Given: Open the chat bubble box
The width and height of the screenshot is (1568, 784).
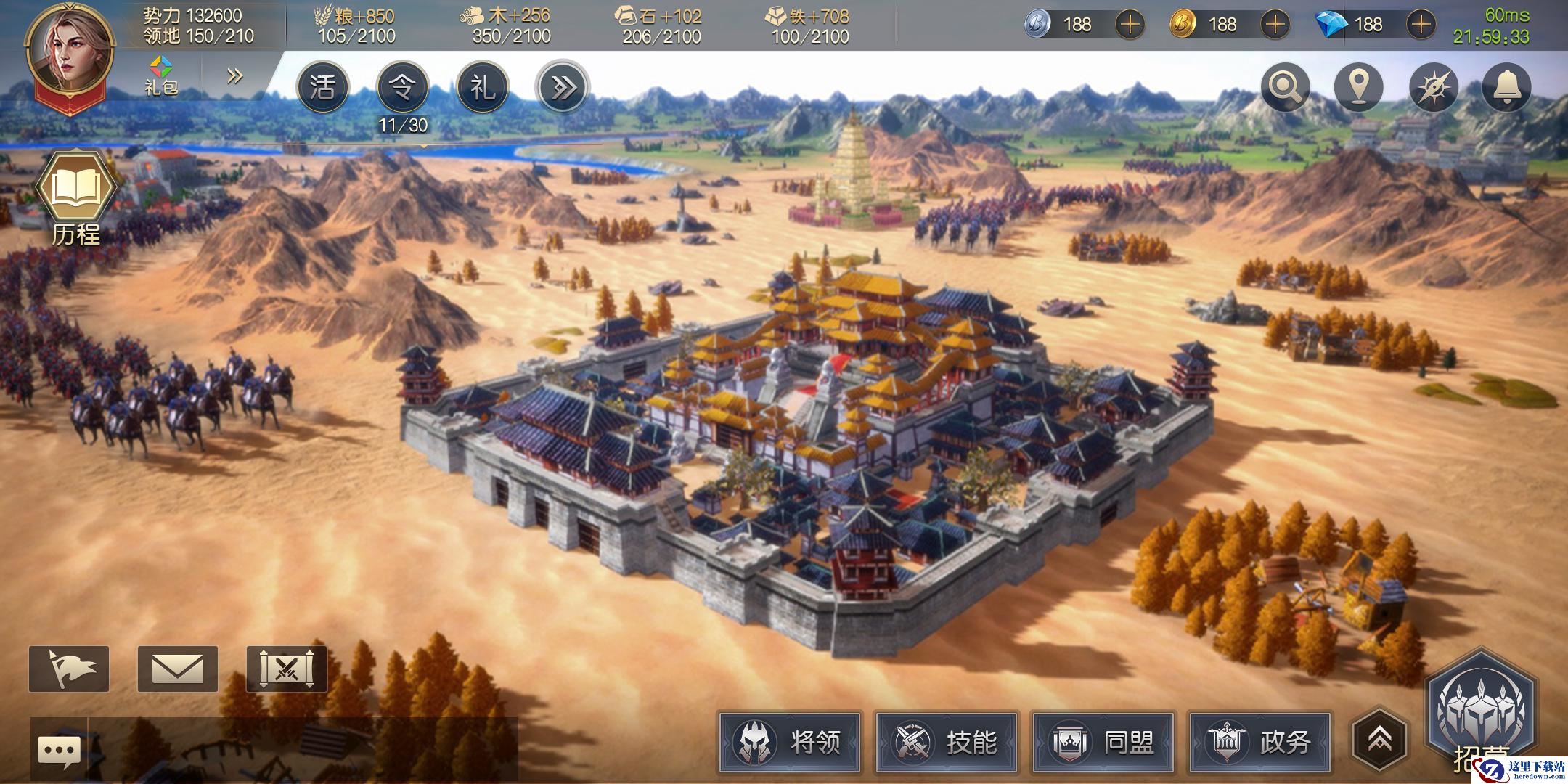Looking at the screenshot, I should 59,751.
